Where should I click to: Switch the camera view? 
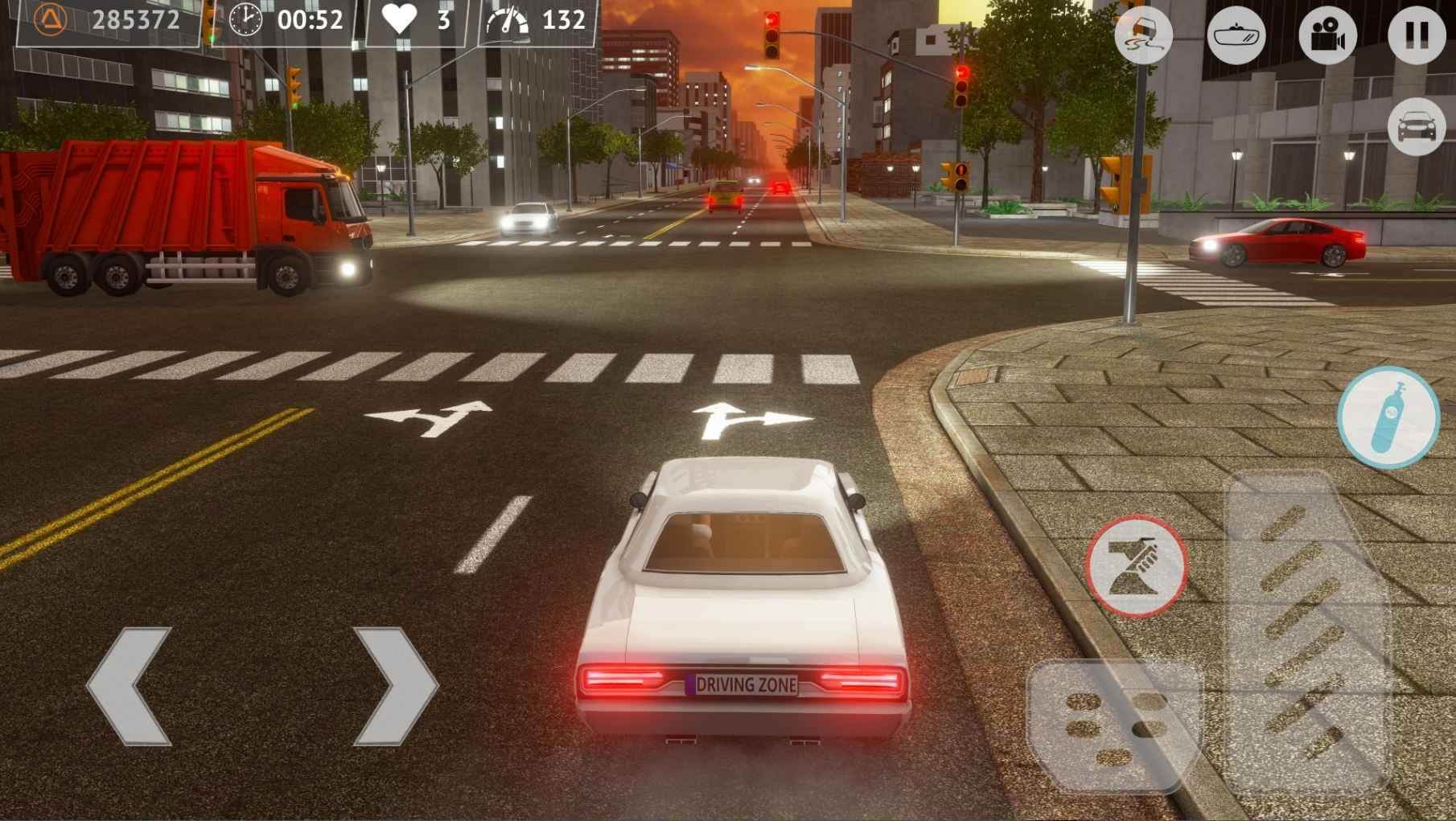1327,35
